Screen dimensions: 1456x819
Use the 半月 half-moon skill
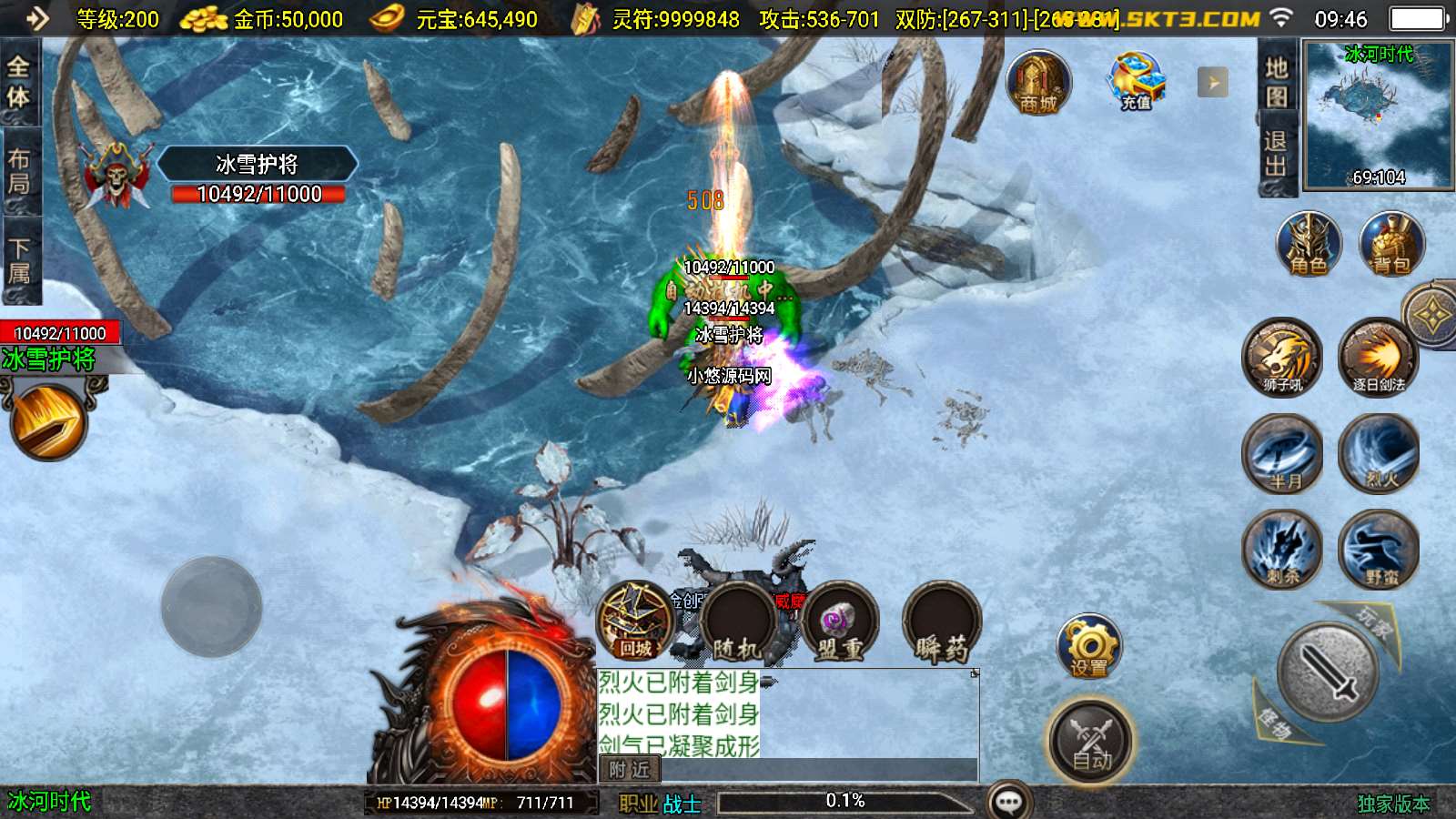(x=1283, y=453)
